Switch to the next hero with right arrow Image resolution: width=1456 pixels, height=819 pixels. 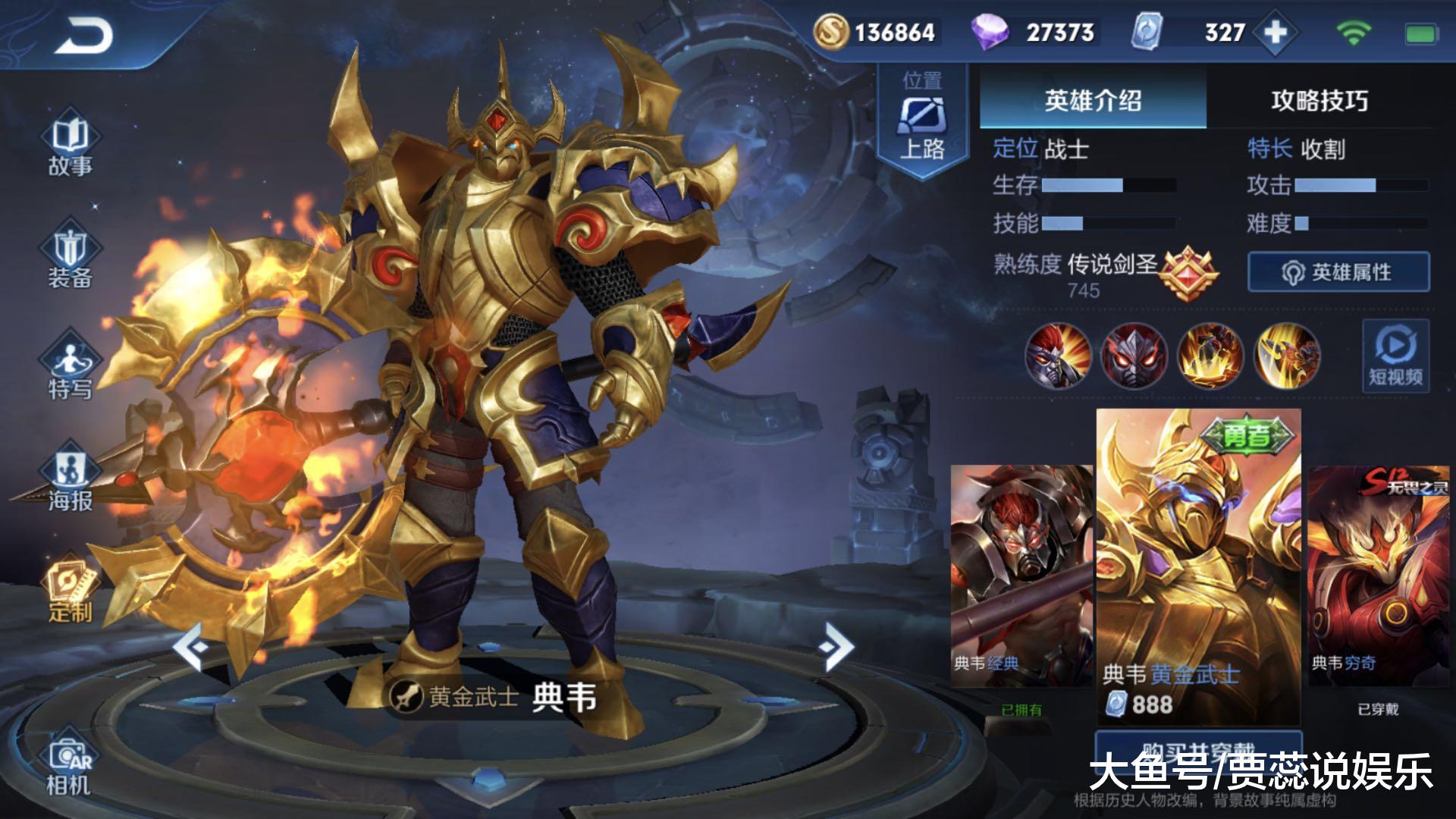tap(836, 646)
